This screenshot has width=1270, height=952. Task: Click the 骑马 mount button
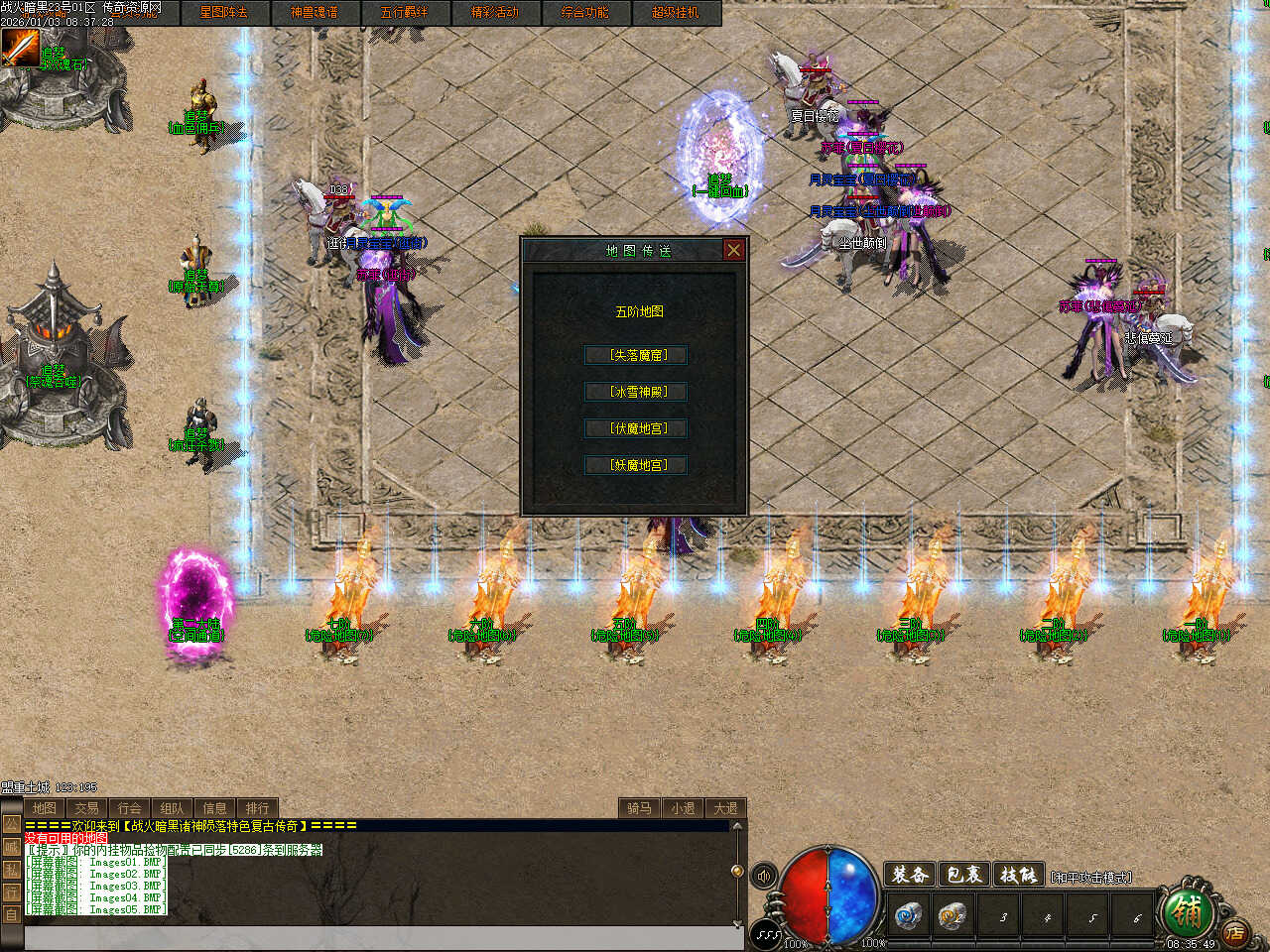[x=639, y=808]
